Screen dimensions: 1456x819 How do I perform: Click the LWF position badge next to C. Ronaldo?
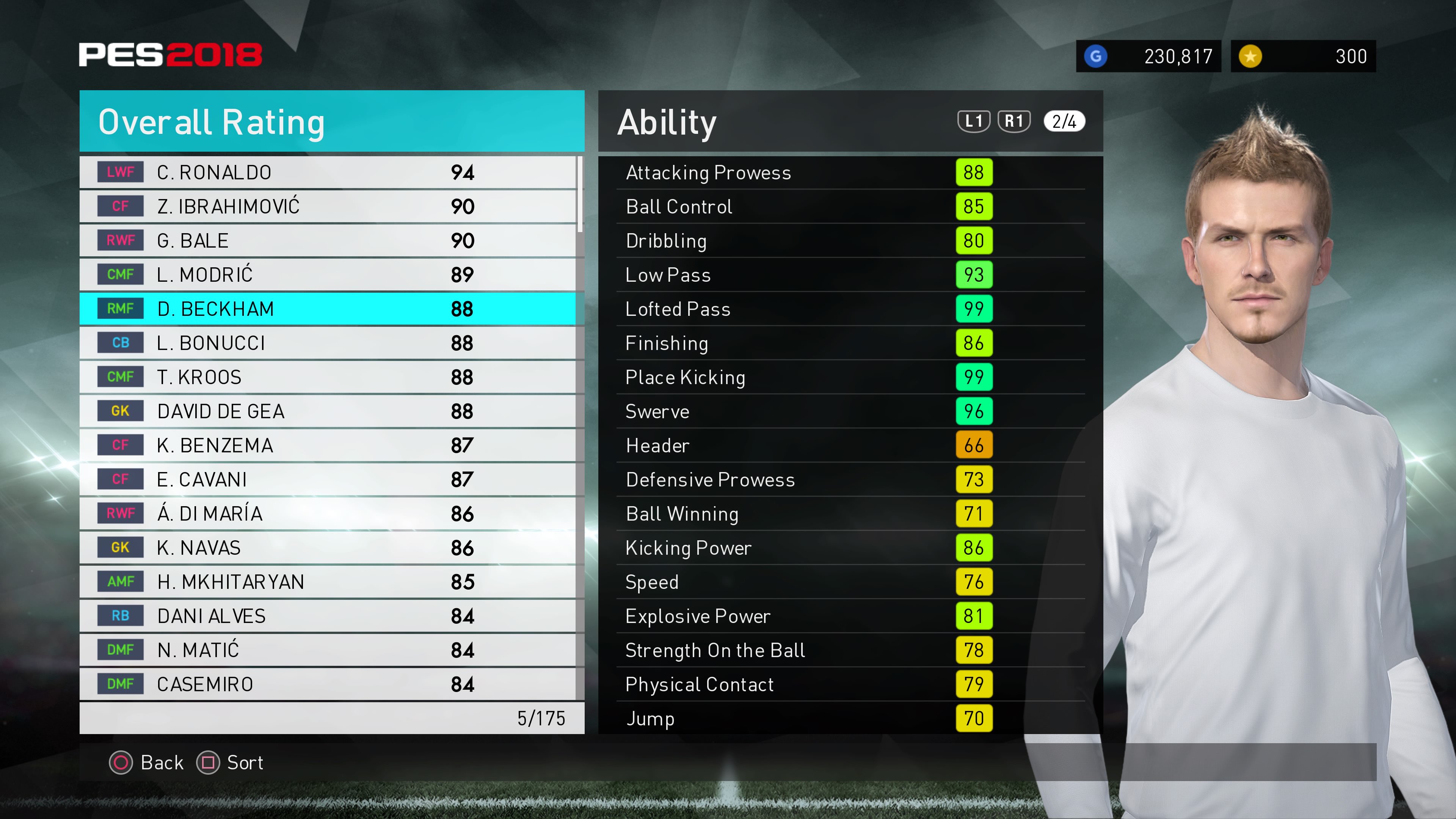pyautogui.click(x=121, y=172)
